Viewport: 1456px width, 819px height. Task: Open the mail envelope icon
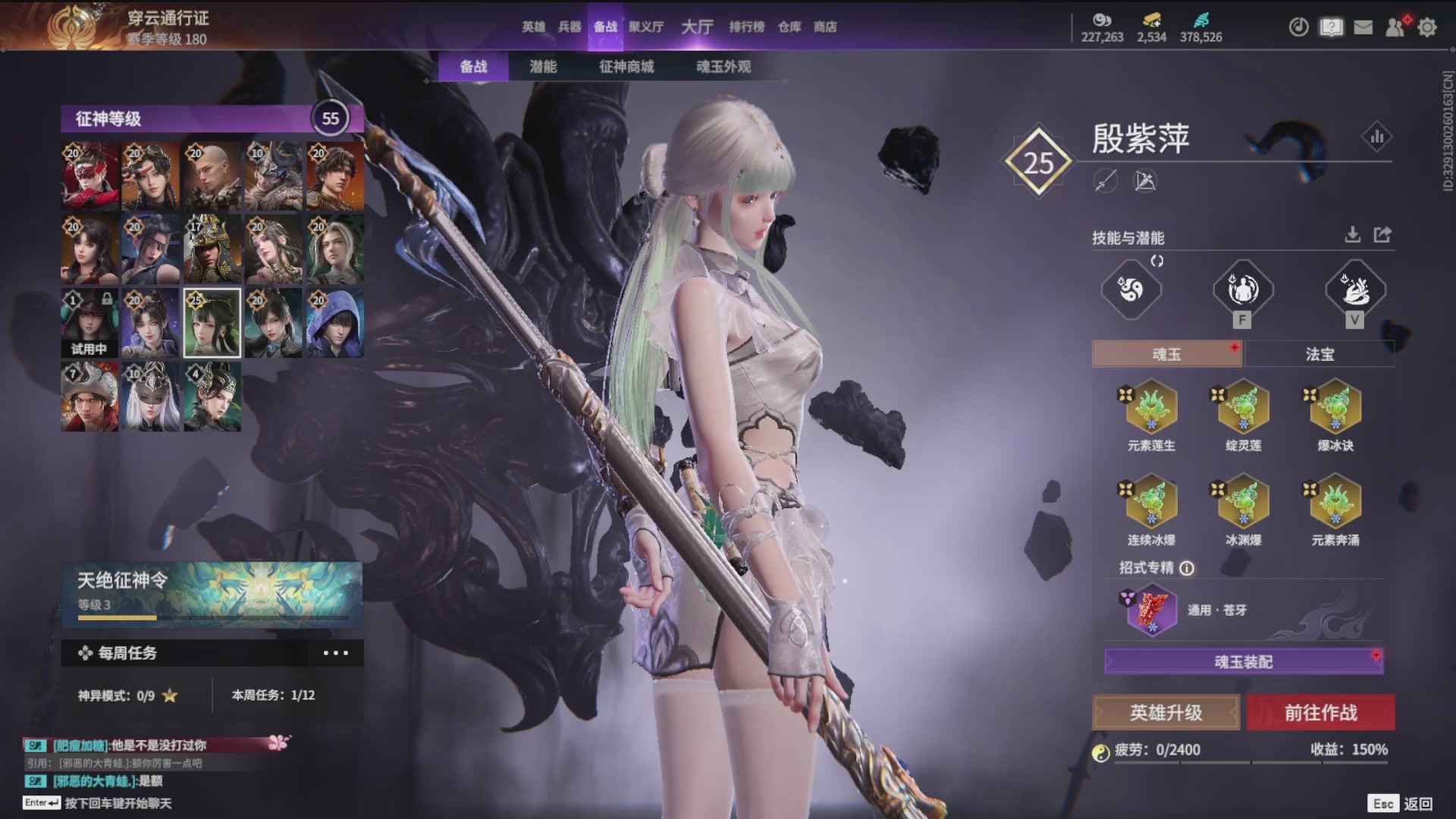pos(1363,27)
